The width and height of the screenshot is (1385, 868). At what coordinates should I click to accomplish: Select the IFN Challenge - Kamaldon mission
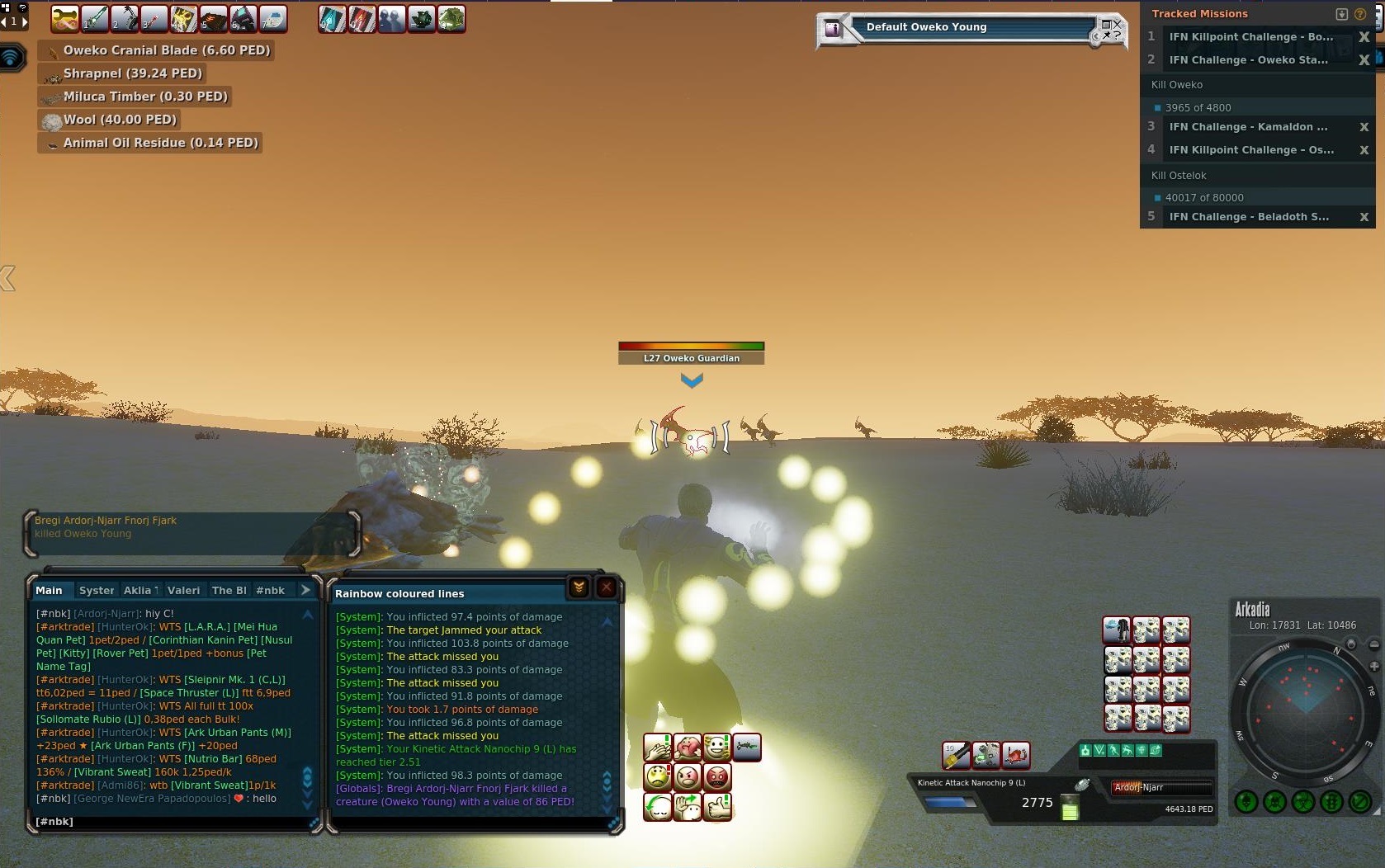point(1248,127)
